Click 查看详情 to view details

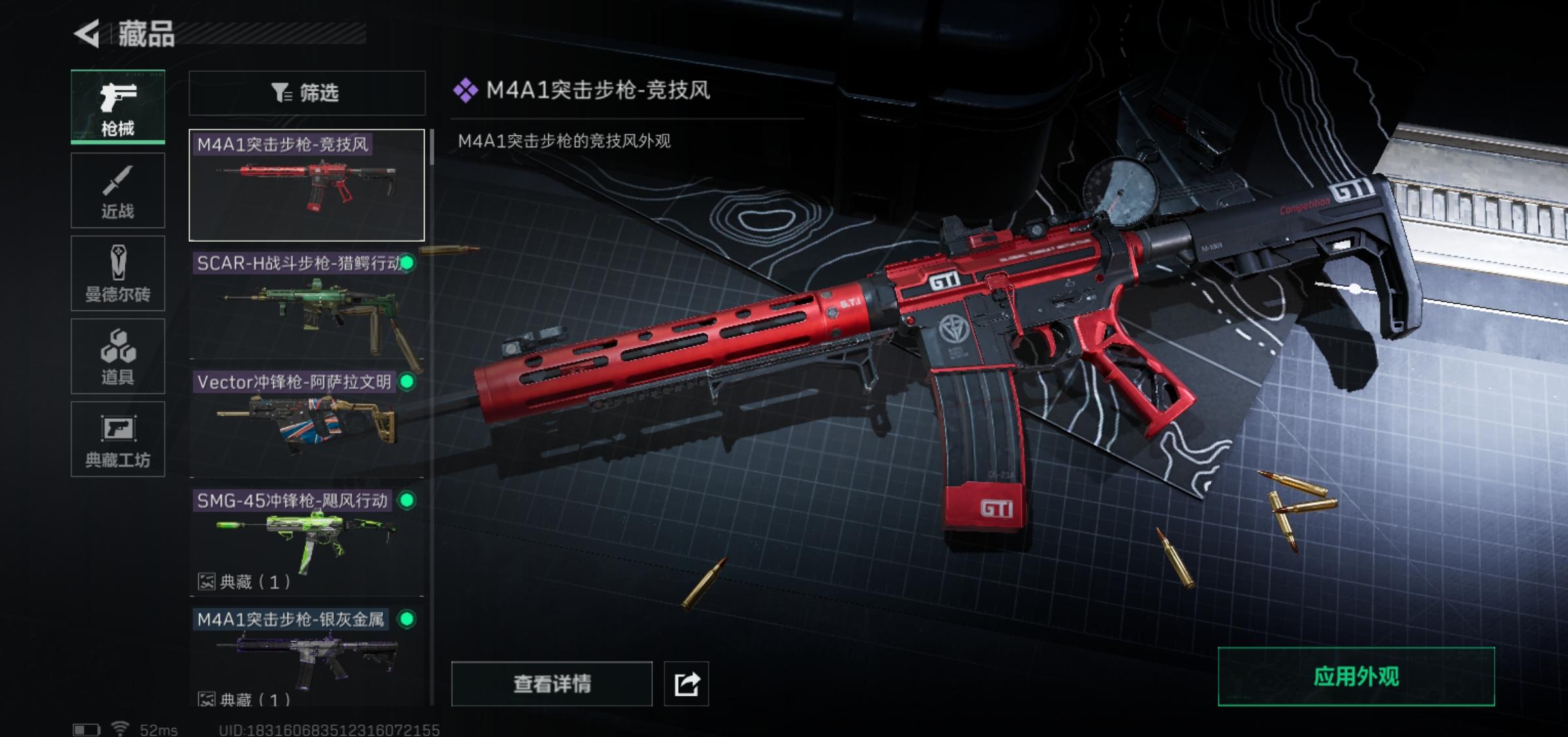click(551, 684)
